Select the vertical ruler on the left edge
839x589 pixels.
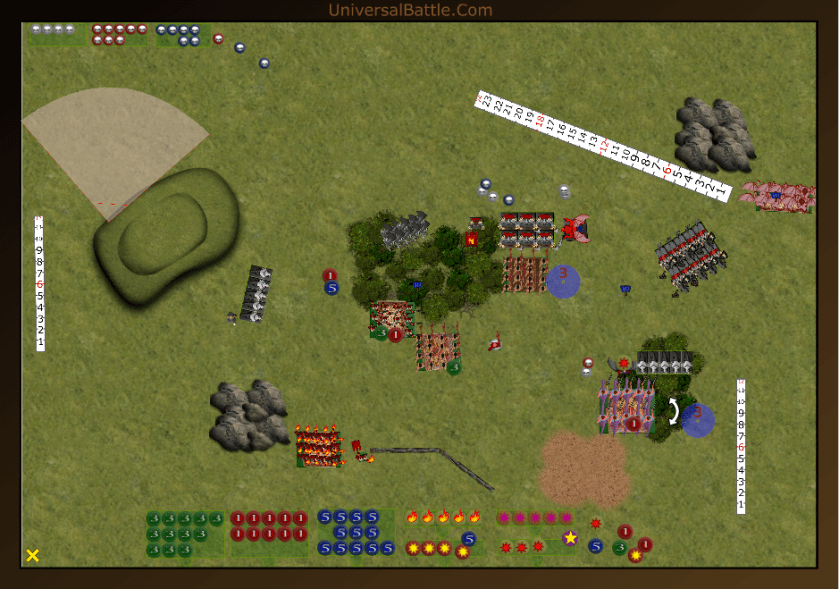tap(40, 284)
